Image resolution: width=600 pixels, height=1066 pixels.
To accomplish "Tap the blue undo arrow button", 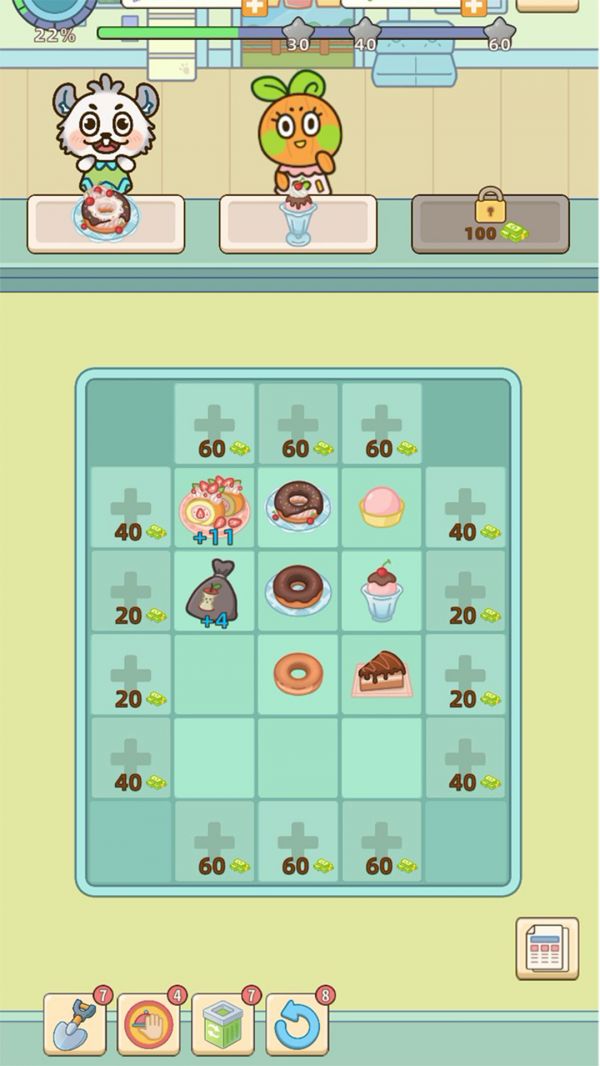I will [297, 1024].
